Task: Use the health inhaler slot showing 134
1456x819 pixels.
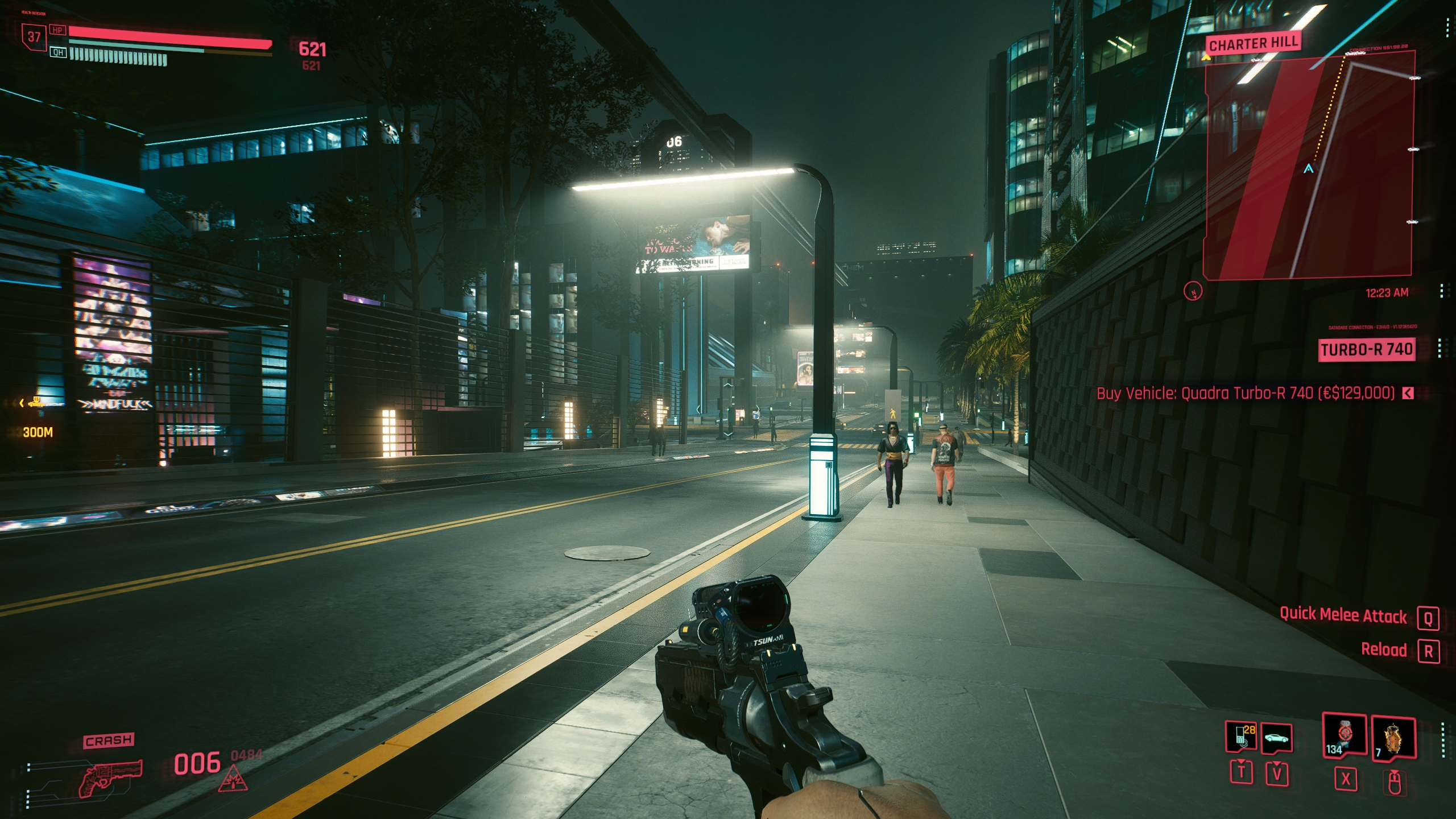Action: coord(1345,735)
